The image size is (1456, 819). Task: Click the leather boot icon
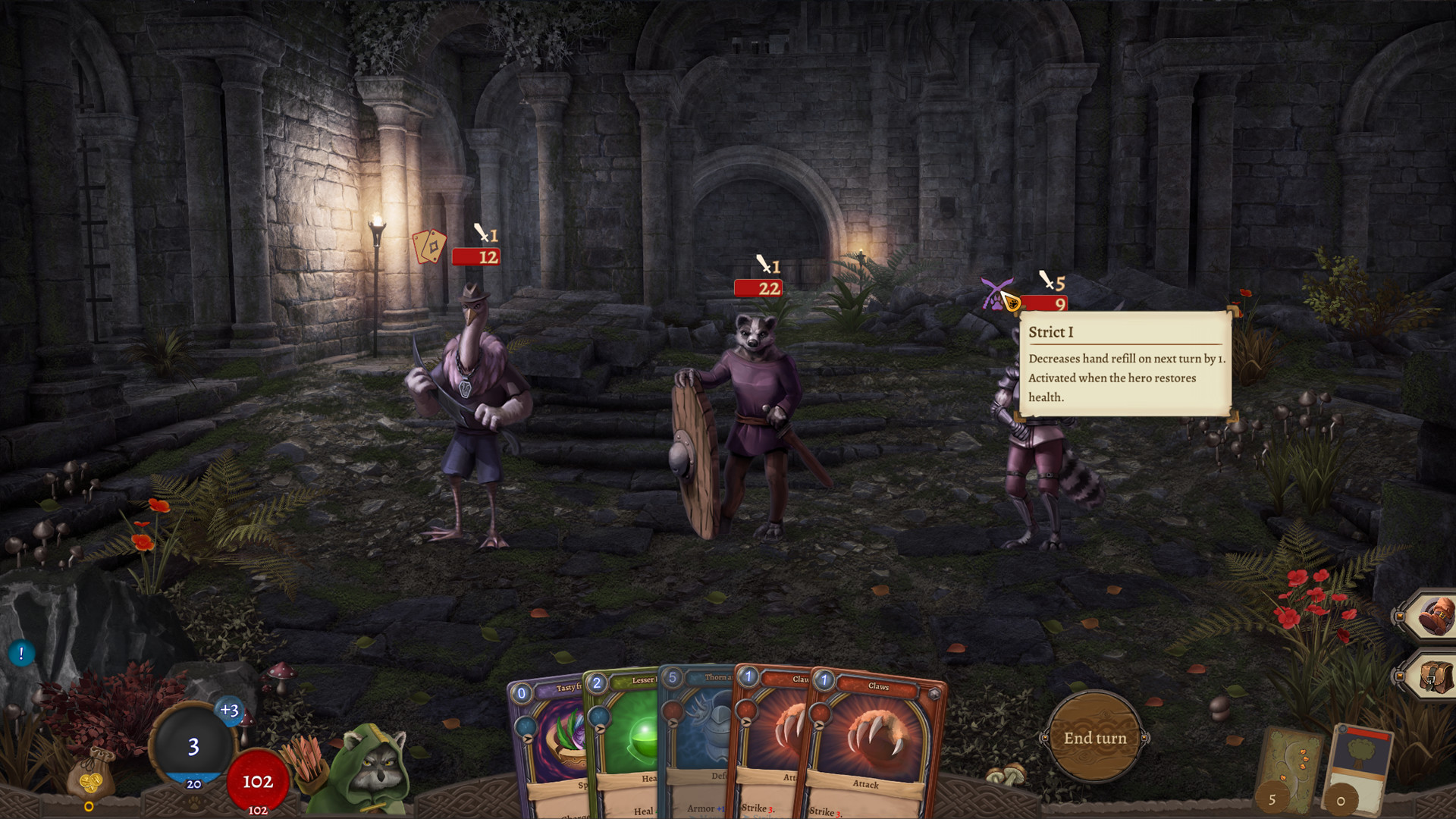pyautogui.click(x=1432, y=615)
